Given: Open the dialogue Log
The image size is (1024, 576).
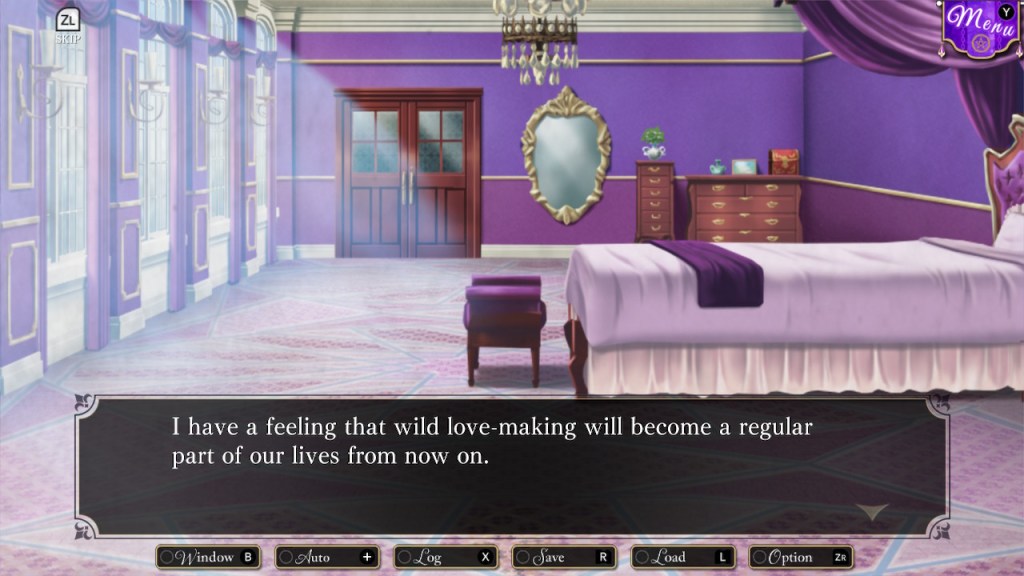Looking at the screenshot, I should pyautogui.click(x=446, y=557).
